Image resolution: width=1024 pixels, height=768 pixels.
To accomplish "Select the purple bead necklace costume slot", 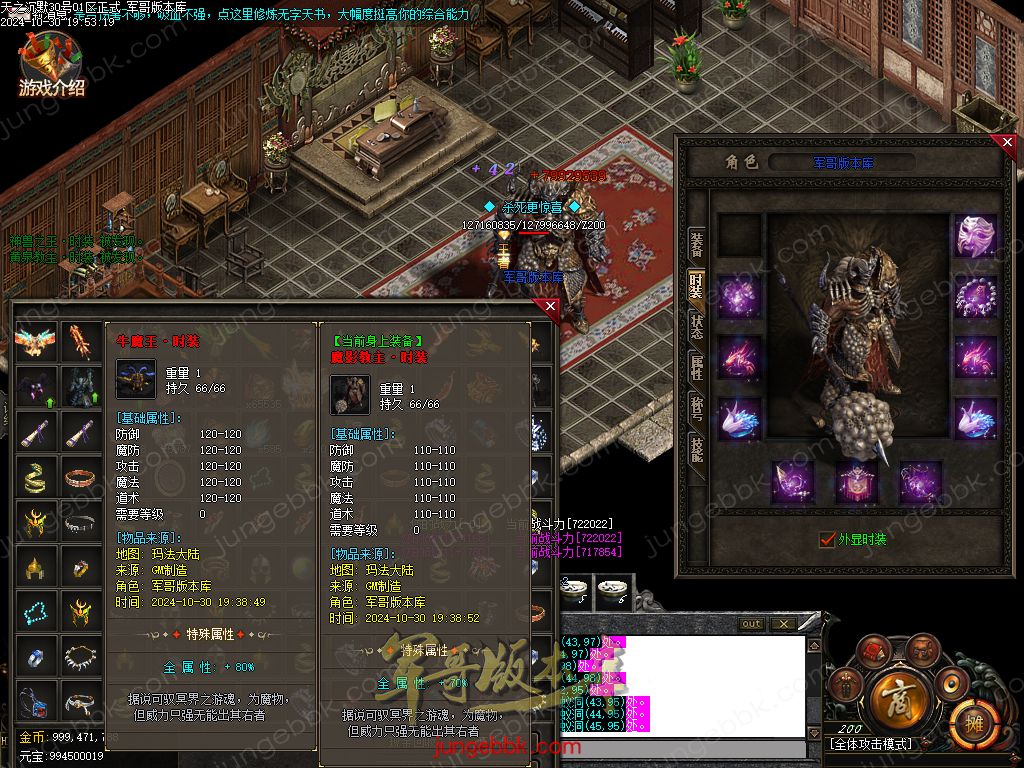I will (975, 297).
